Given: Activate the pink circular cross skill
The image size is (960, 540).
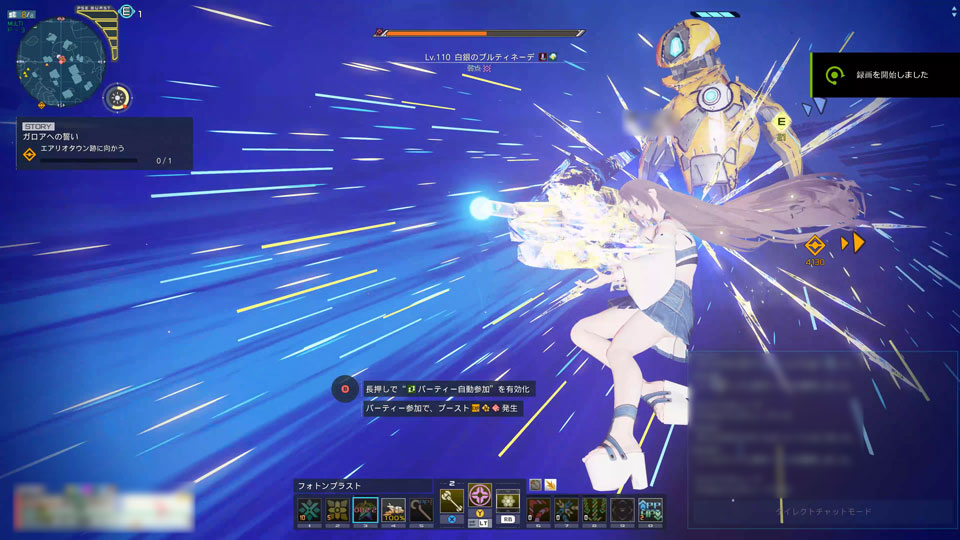Looking at the screenshot, I should coord(480,497).
